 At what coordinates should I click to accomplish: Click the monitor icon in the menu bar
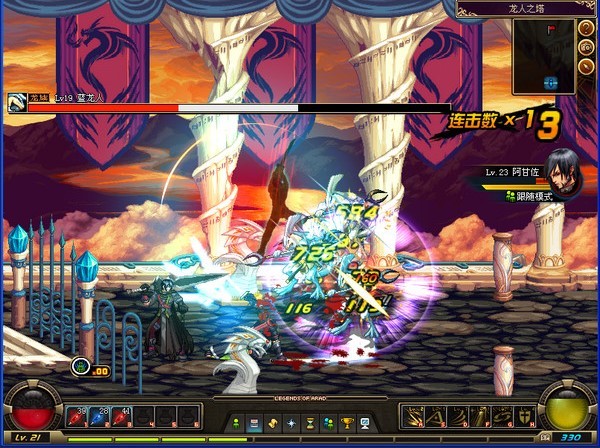click(364, 423)
